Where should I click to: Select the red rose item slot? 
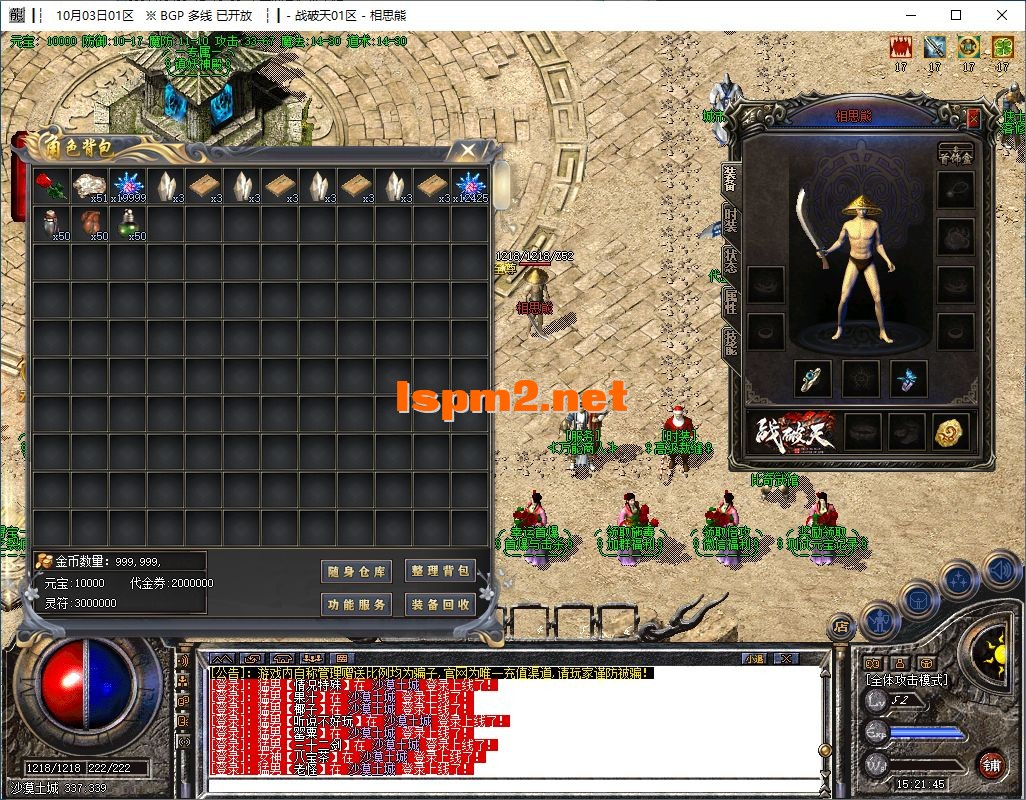(x=52, y=187)
